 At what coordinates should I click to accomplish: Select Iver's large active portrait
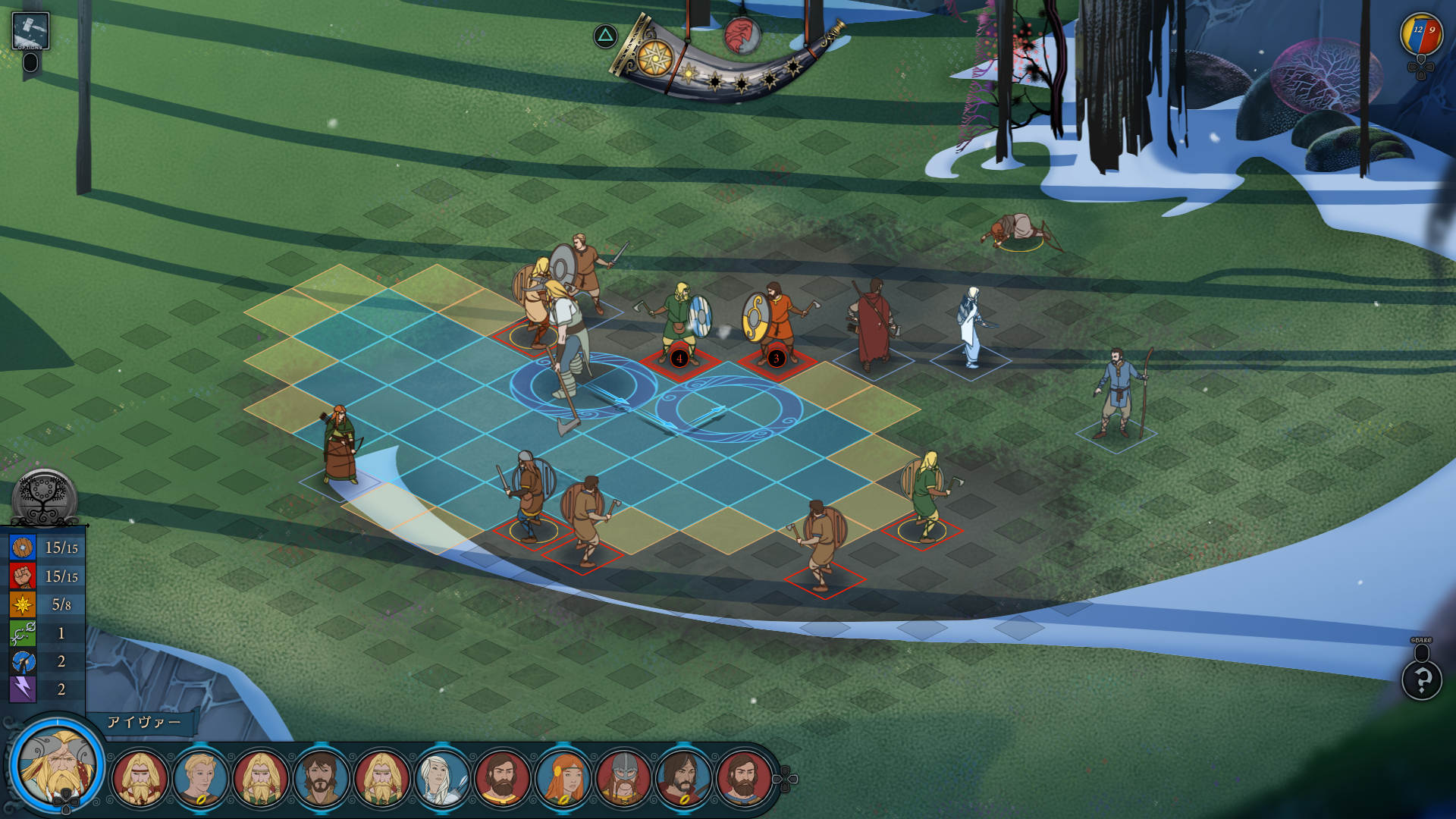[58, 766]
